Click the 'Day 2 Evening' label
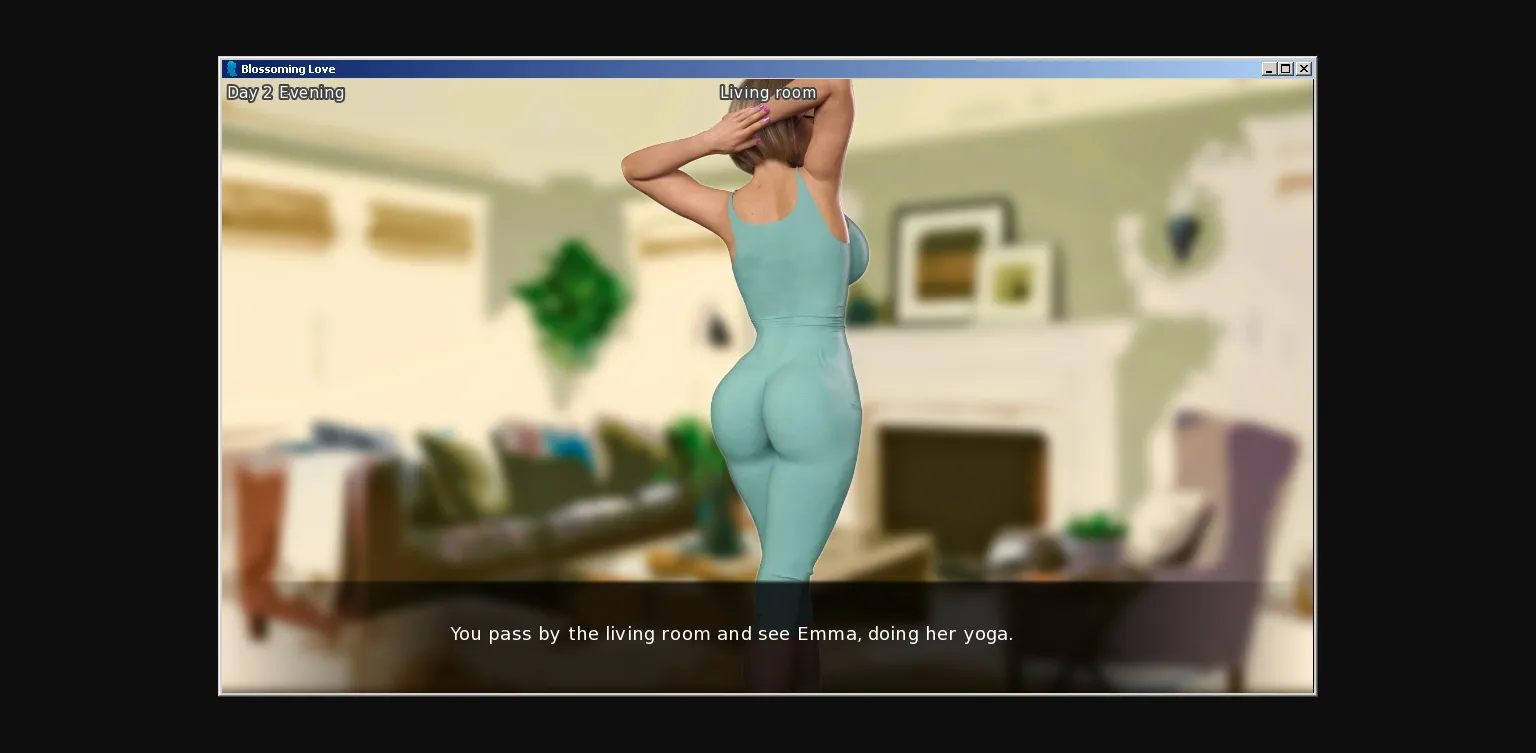Image resolution: width=1536 pixels, height=753 pixels. (285, 92)
